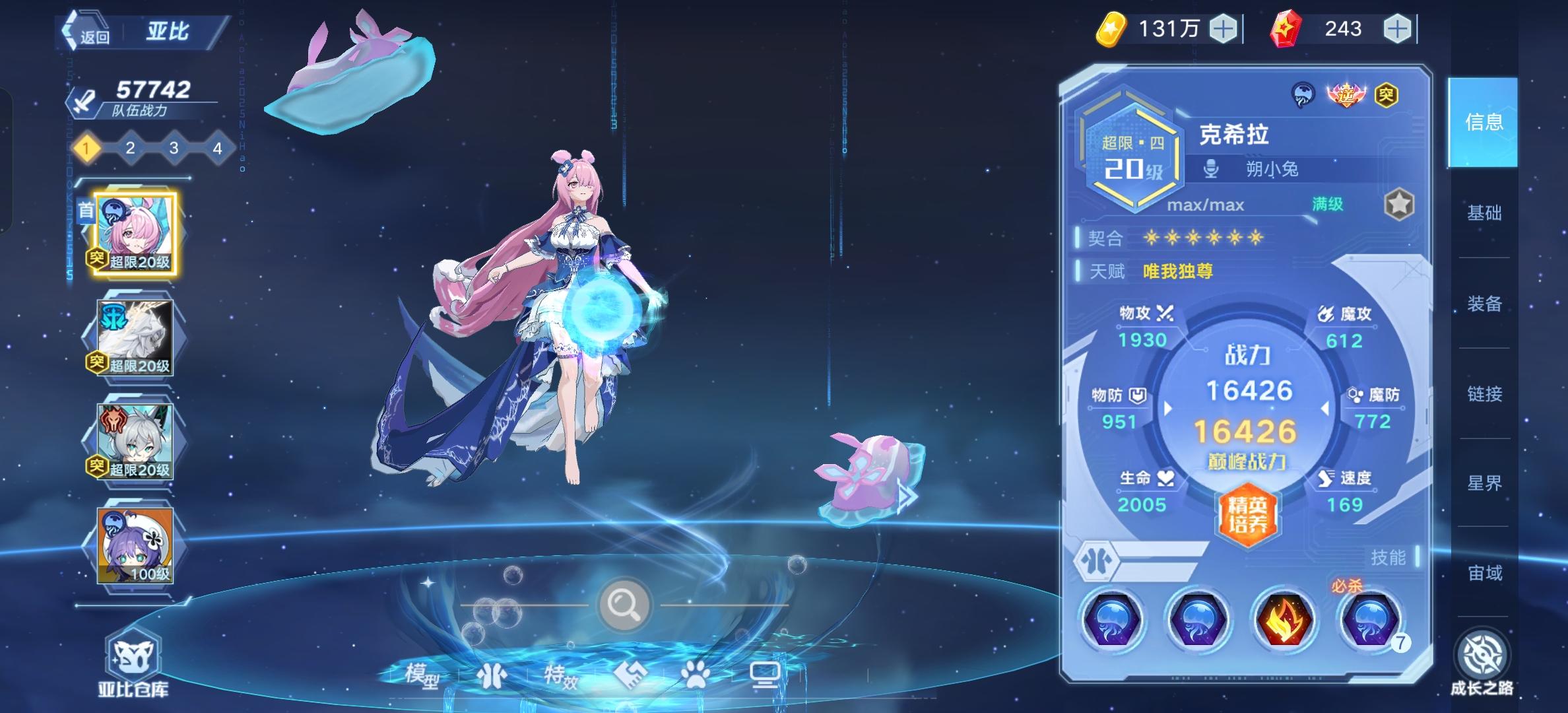The width and height of the screenshot is (1568, 713).
Task: Select team formation slot 2
Action: pyautogui.click(x=131, y=149)
